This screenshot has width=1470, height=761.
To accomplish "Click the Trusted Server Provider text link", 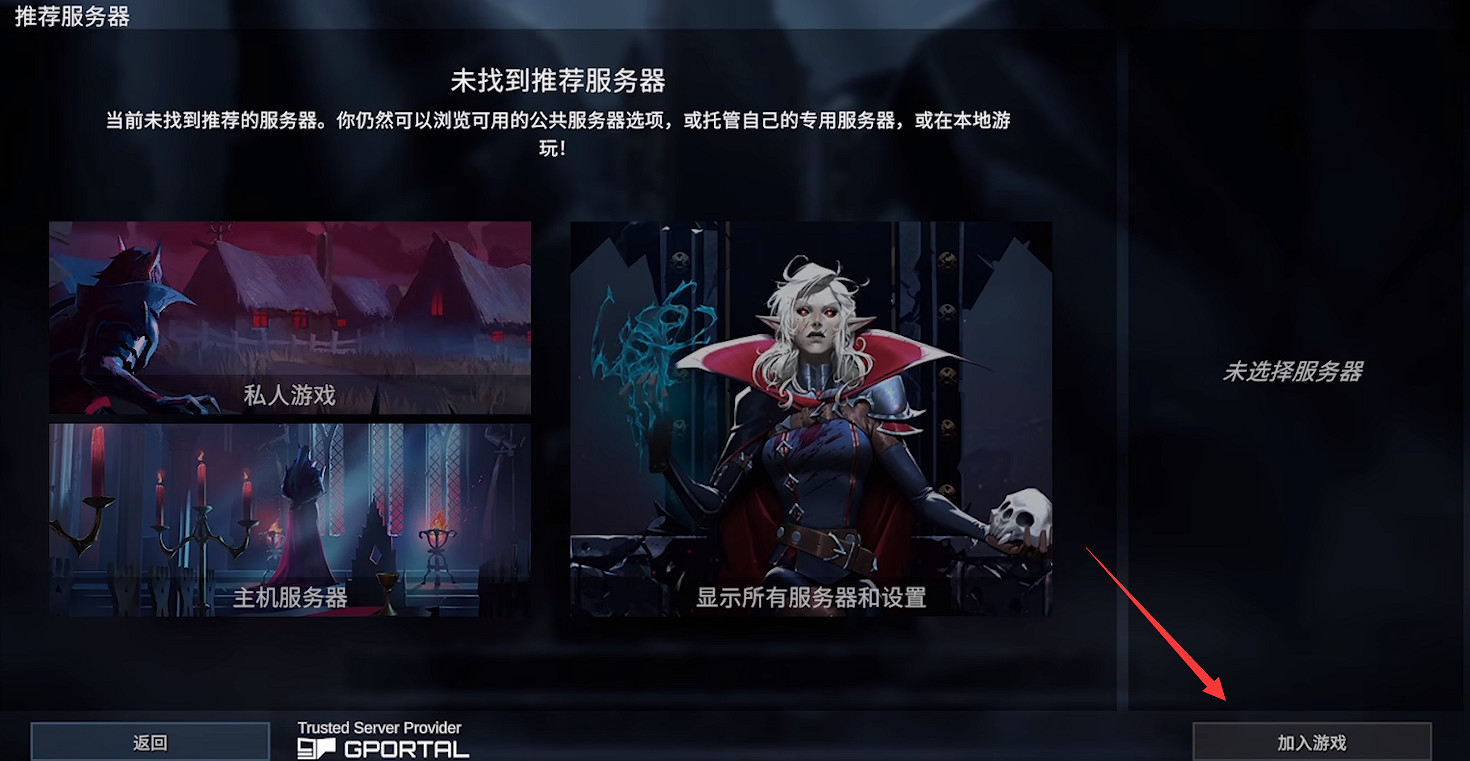I will click(x=380, y=727).
